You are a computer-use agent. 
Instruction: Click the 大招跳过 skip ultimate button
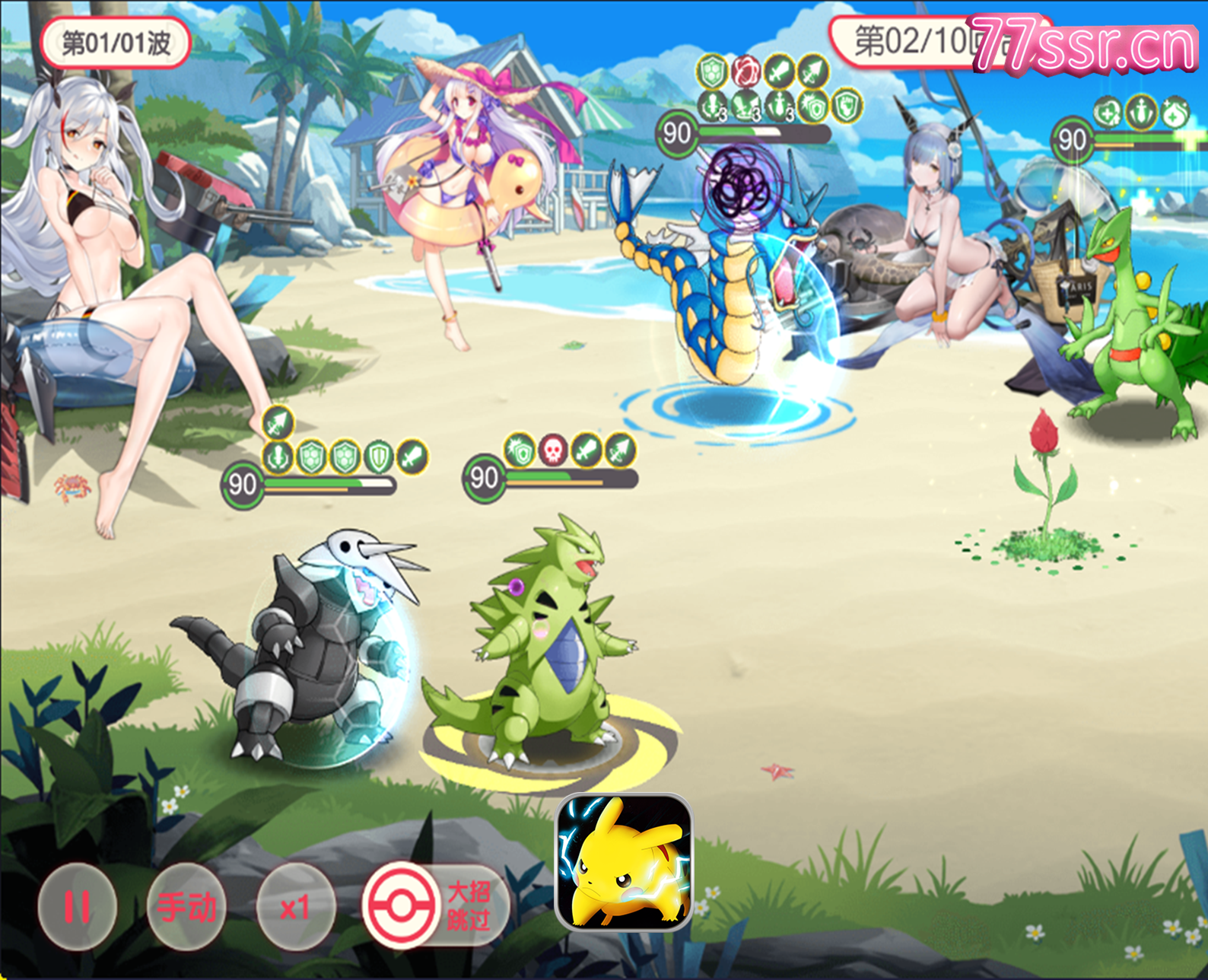[436, 906]
